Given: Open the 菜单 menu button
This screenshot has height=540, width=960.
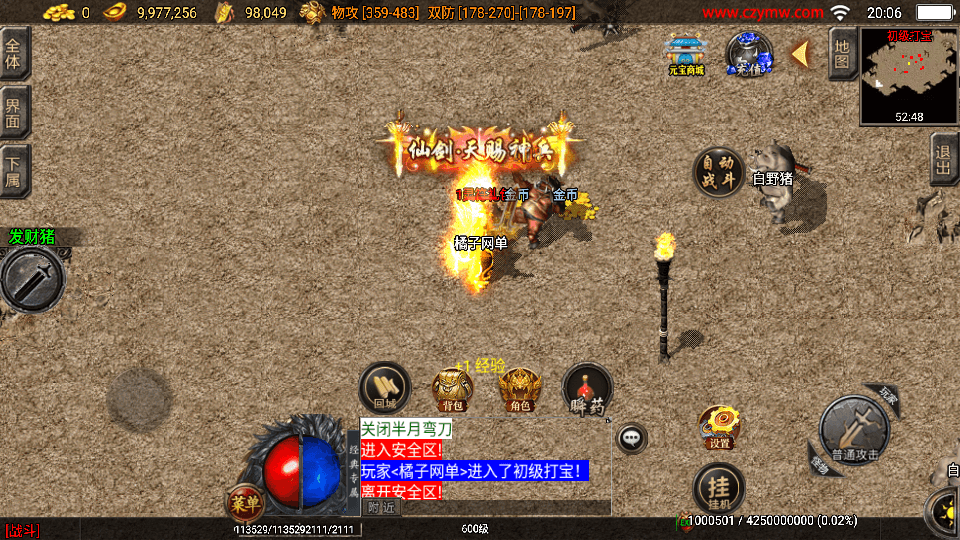Looking at the screenshot, I should pos(244,501).
